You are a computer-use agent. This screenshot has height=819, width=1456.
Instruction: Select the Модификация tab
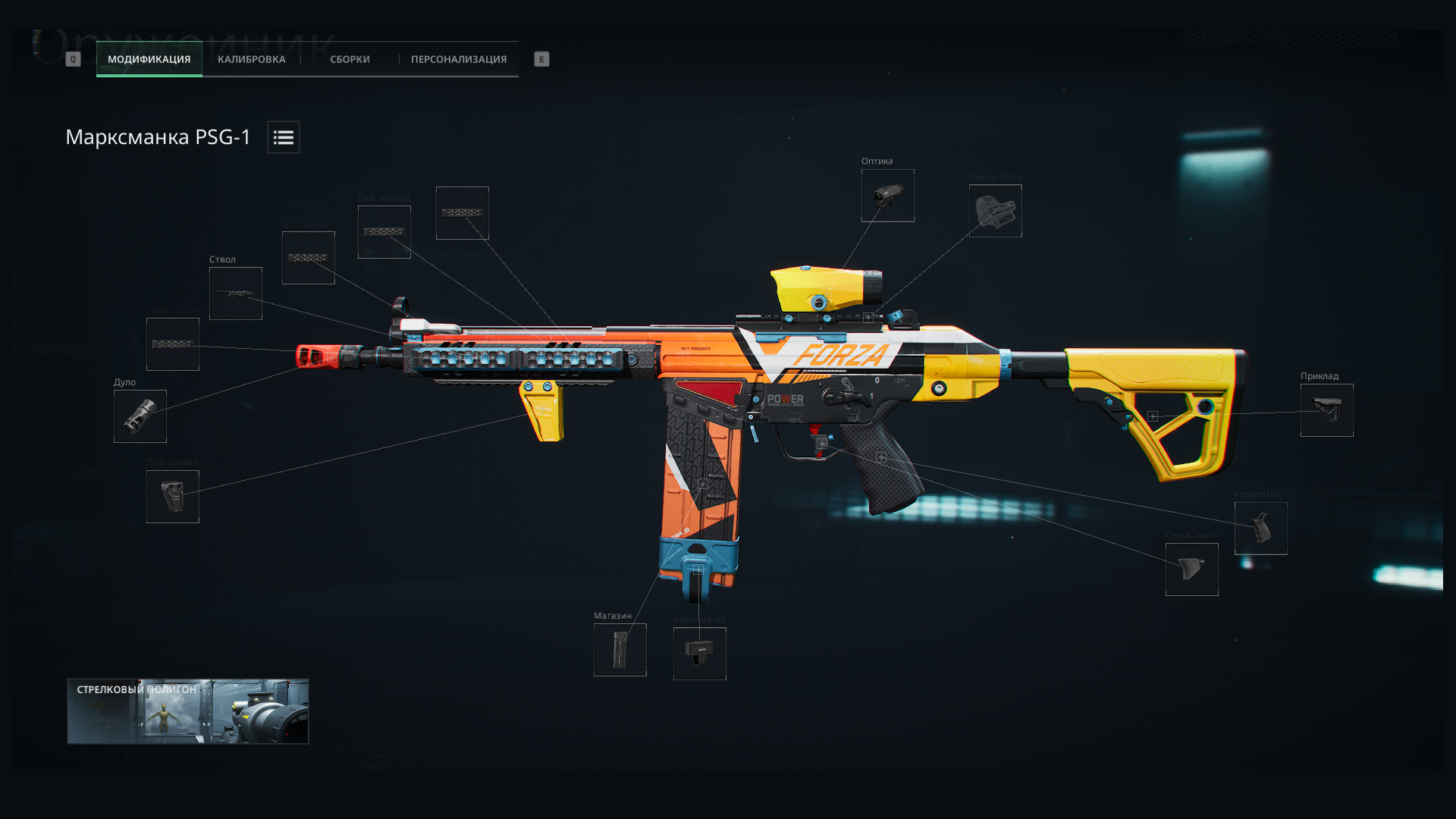click(x=149, y=59)
